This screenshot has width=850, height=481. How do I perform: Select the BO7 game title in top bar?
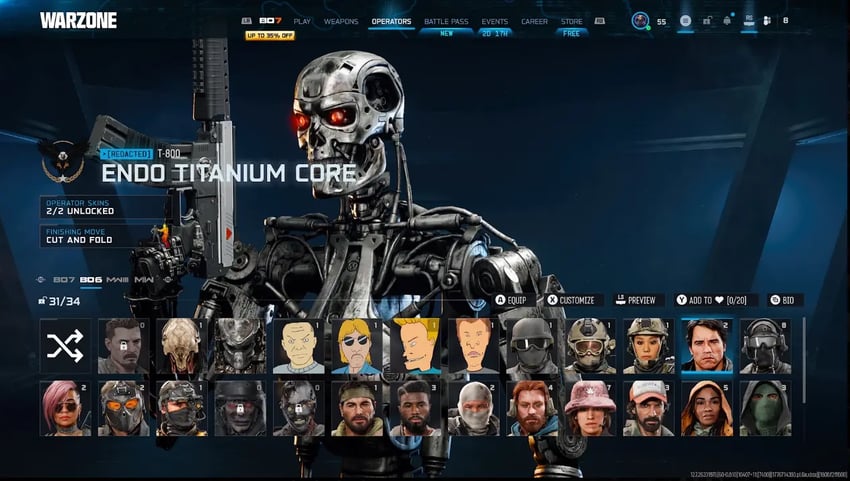(x=270, y=21)
